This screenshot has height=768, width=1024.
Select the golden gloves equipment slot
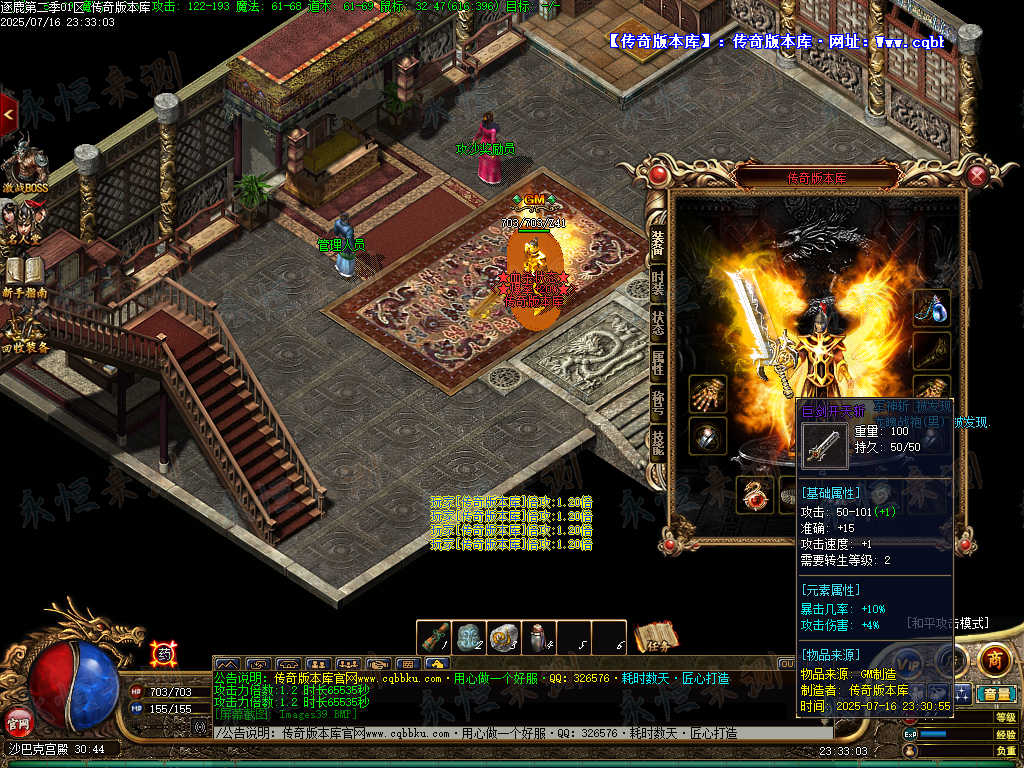(707, 393)
